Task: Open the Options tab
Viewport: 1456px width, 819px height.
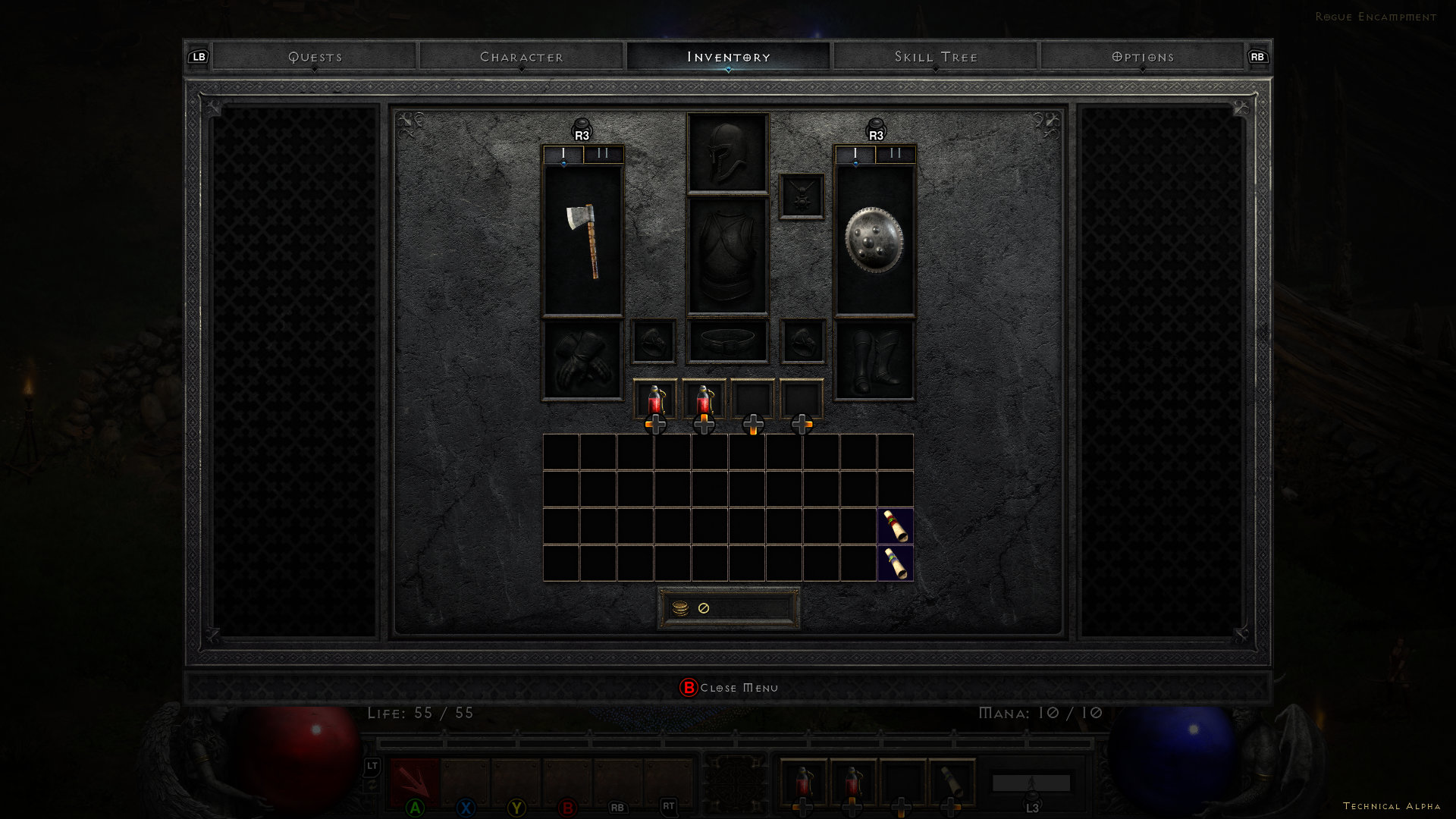Action: coord(1142,57)
